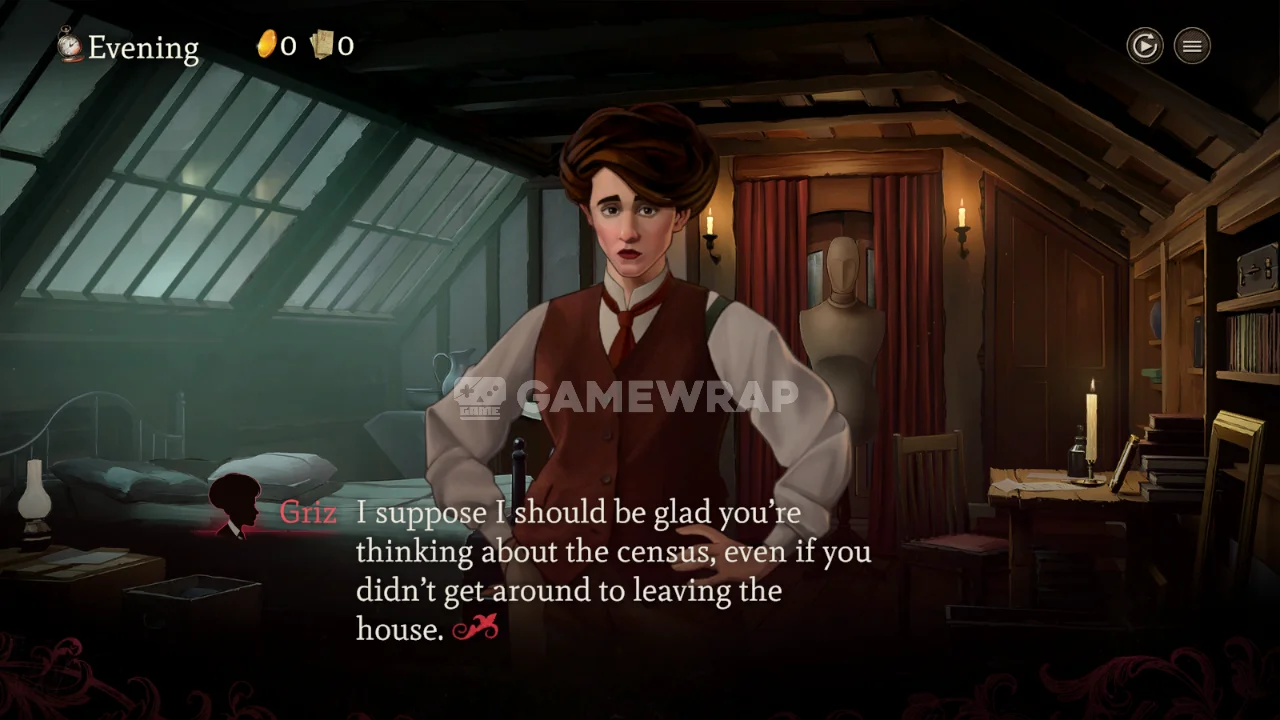Click the red flourish to continue dialogue
This screenshot has width=1280, height=720.
(475, 628)
